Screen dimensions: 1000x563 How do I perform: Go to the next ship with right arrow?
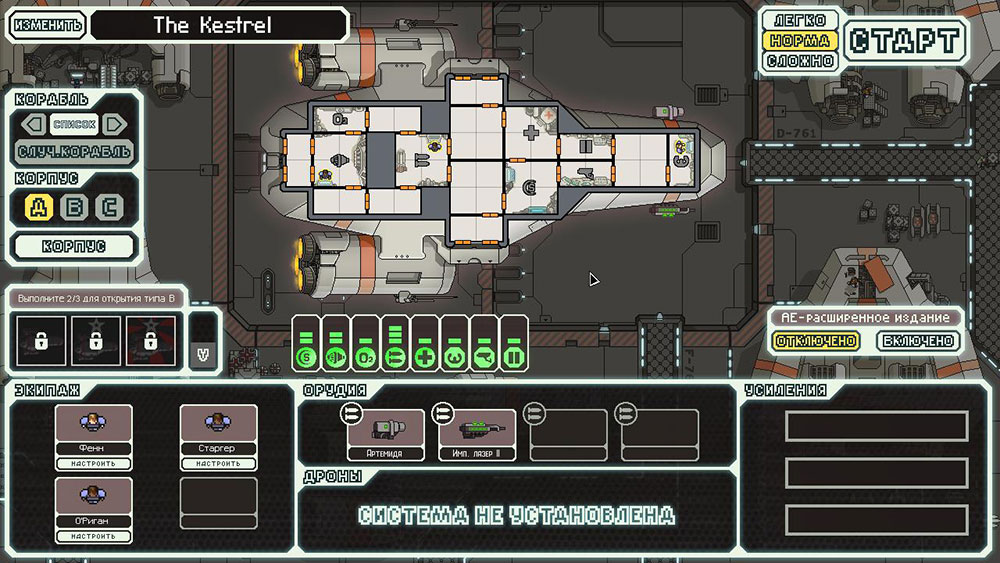114,124
